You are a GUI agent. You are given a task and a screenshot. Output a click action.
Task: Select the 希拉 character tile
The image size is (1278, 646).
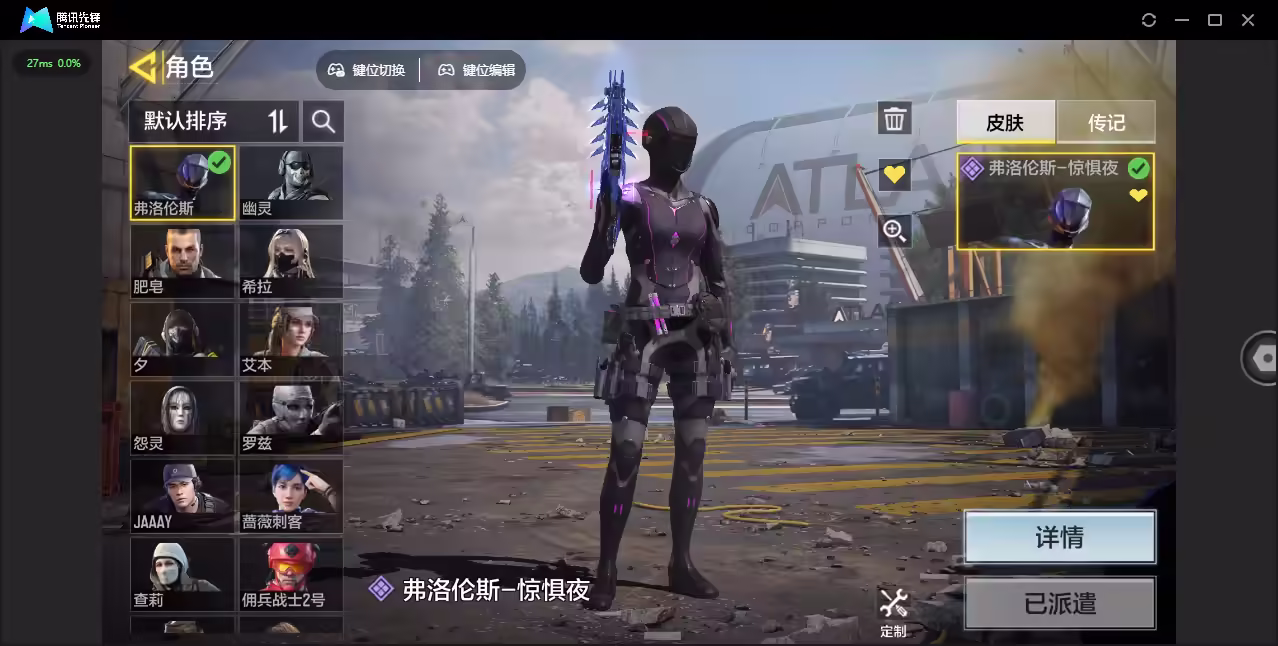[x=291, y=261]
